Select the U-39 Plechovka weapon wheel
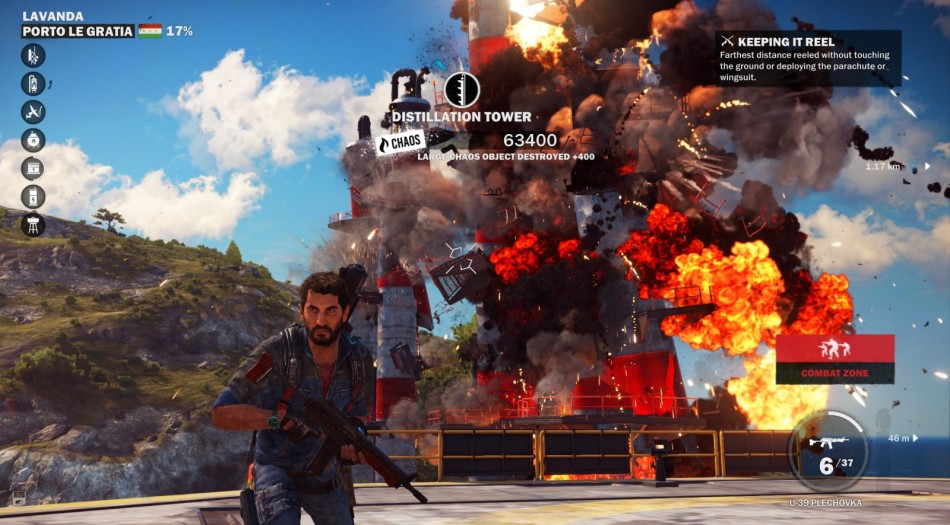The image size is (950, 525). (828, 452)
